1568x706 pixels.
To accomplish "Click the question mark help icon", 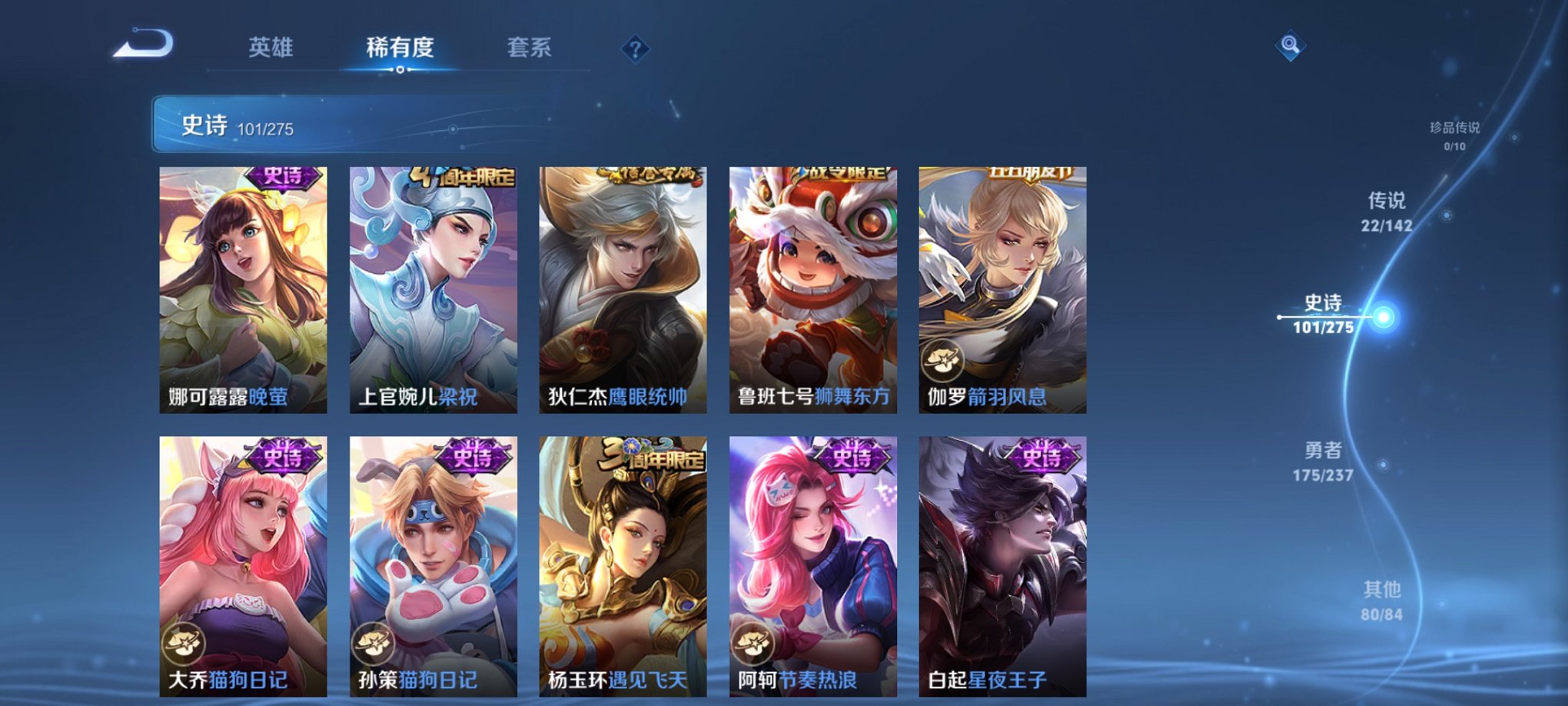I will (x=634, y=49).
